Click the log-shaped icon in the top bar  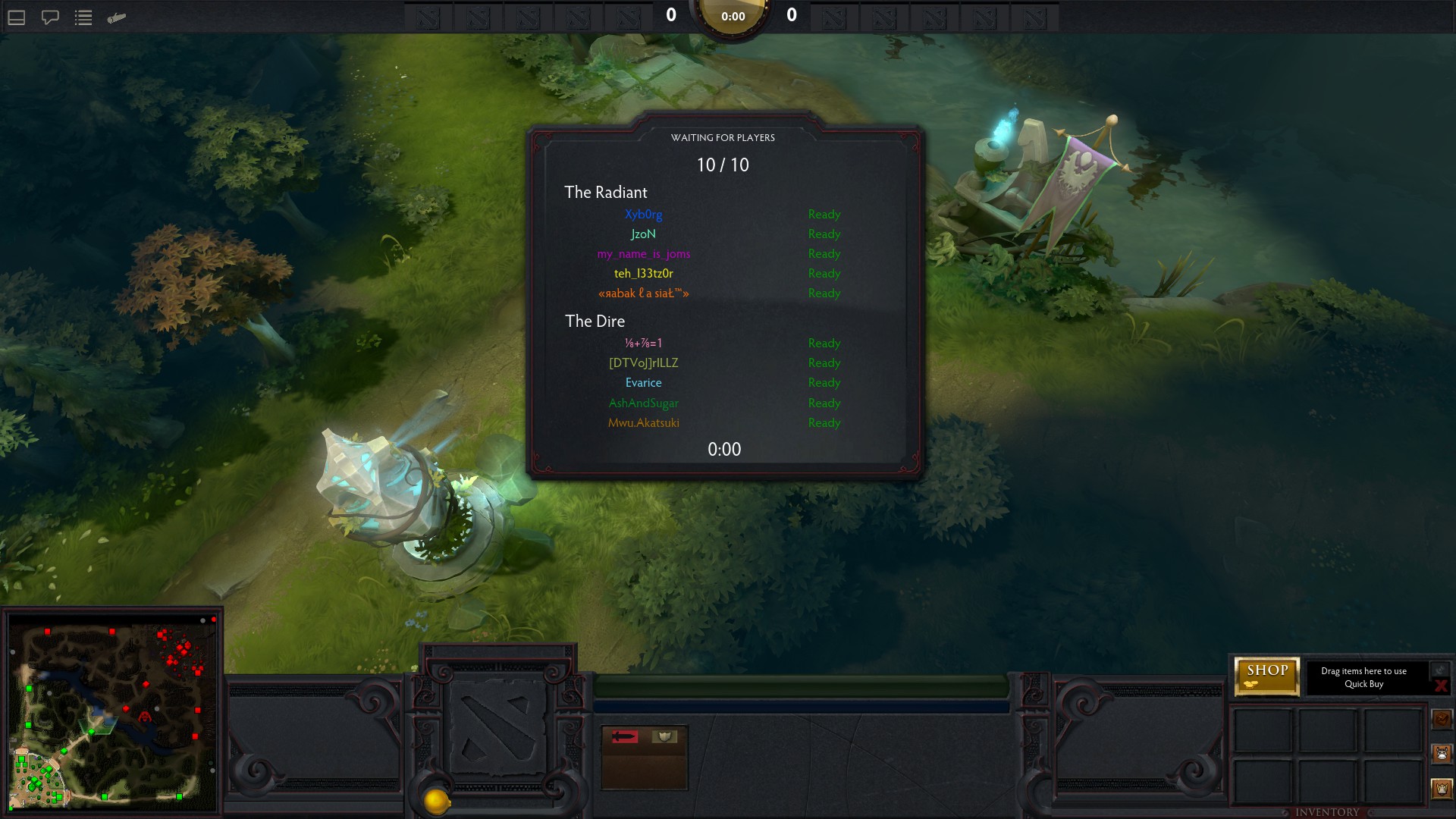[117, 17]
